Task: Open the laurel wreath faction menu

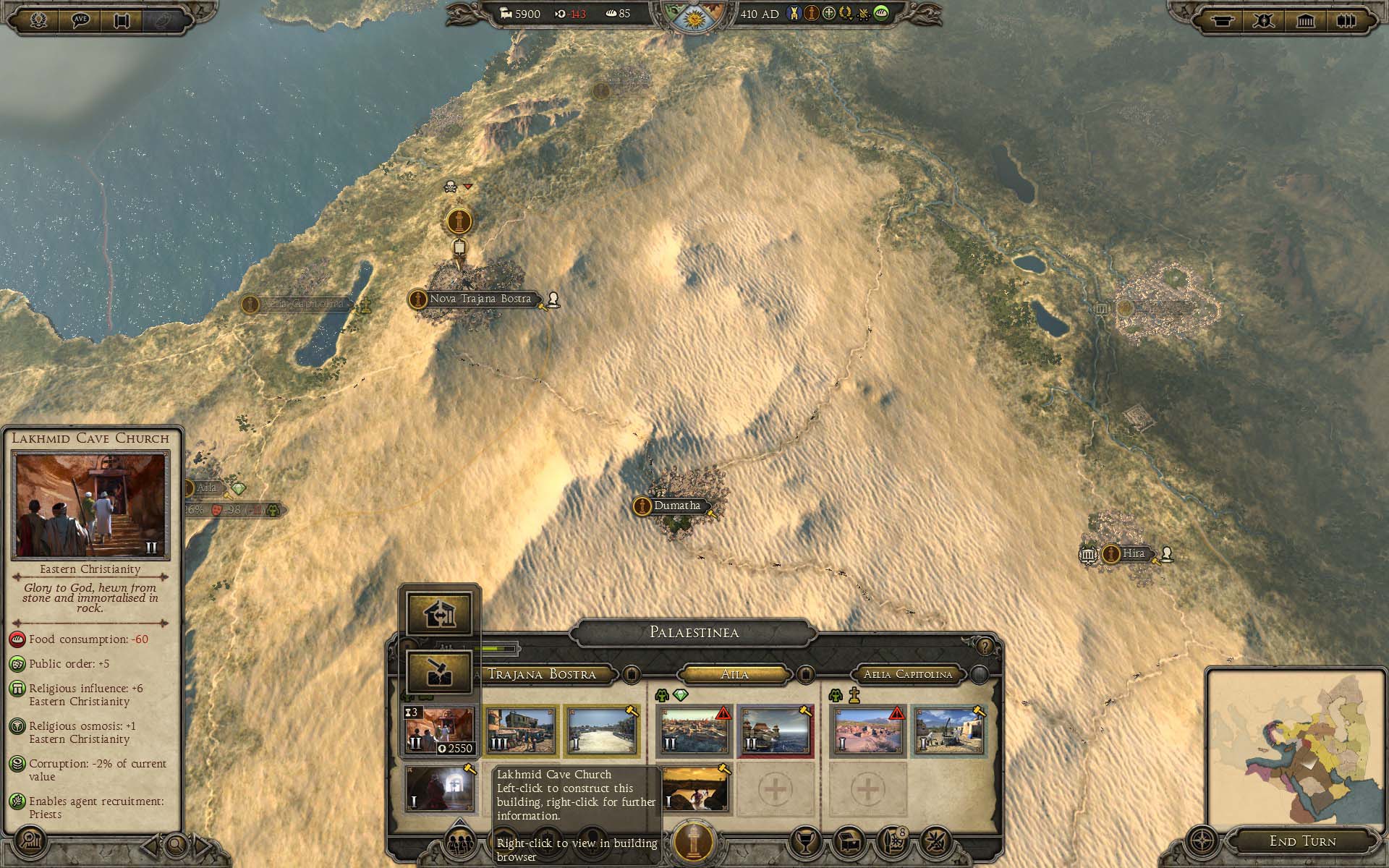Action: click(39, 20)
